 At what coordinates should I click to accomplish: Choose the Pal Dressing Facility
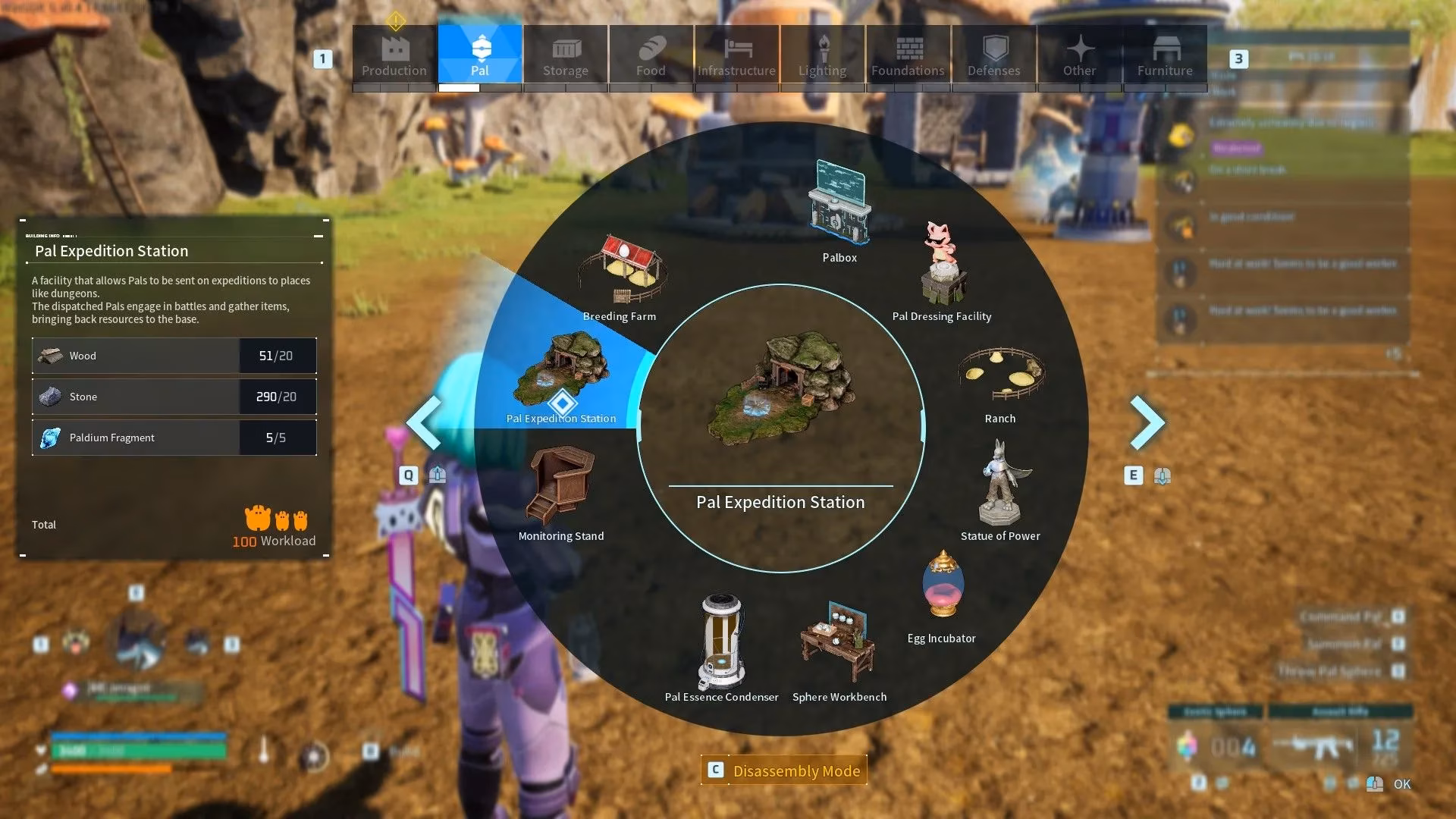point(942,269)
